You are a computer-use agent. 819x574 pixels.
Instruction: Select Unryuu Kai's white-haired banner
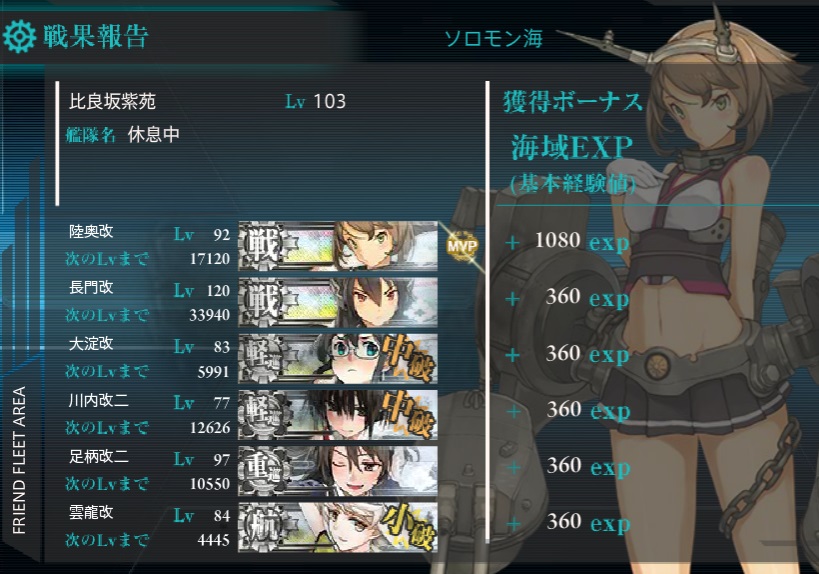(x=338, y=523)
